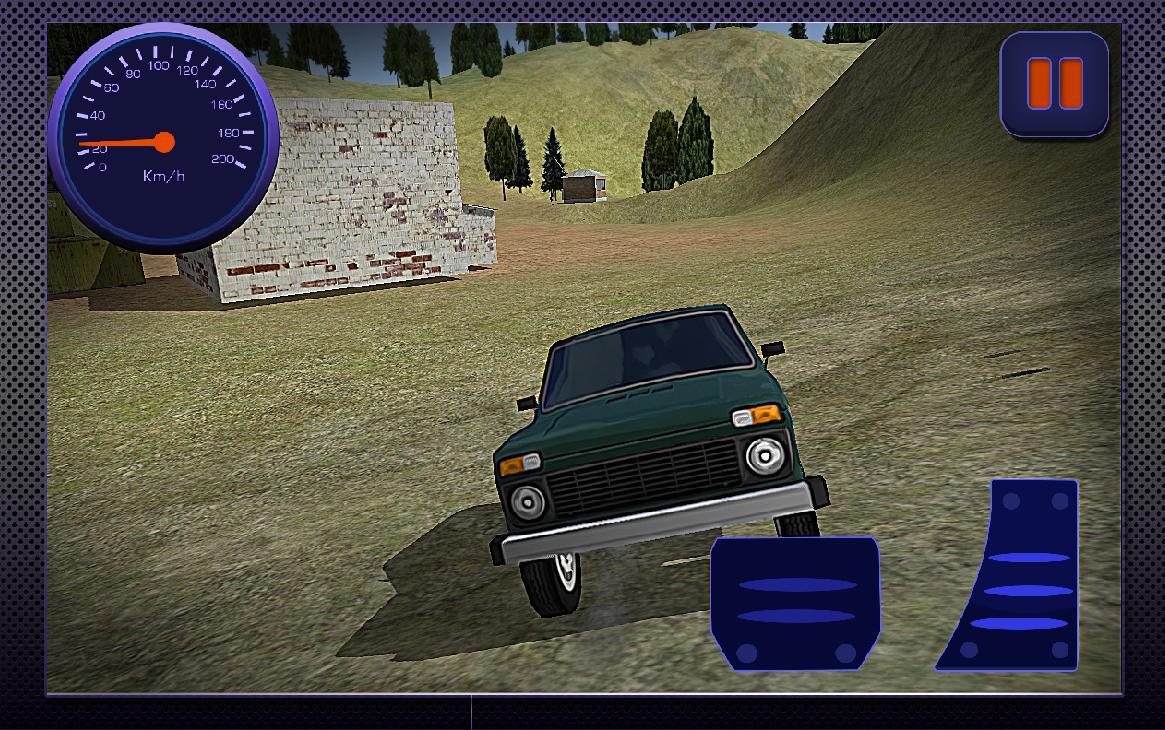Tap the wide brake pedal
Viewport: 1165px width, 730px height.
coord(795,603)
